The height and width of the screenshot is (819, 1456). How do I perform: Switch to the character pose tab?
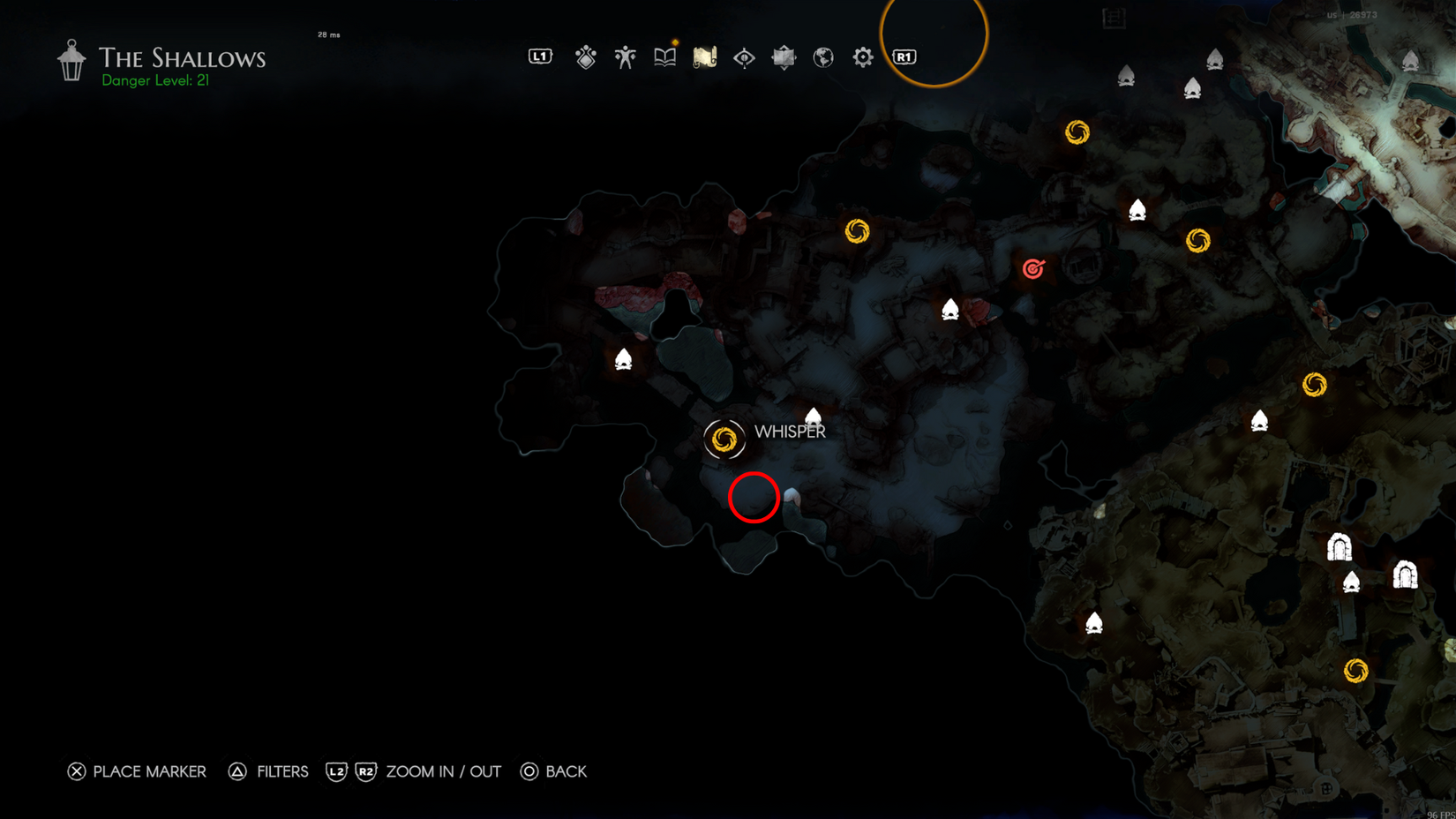point(625,56)
